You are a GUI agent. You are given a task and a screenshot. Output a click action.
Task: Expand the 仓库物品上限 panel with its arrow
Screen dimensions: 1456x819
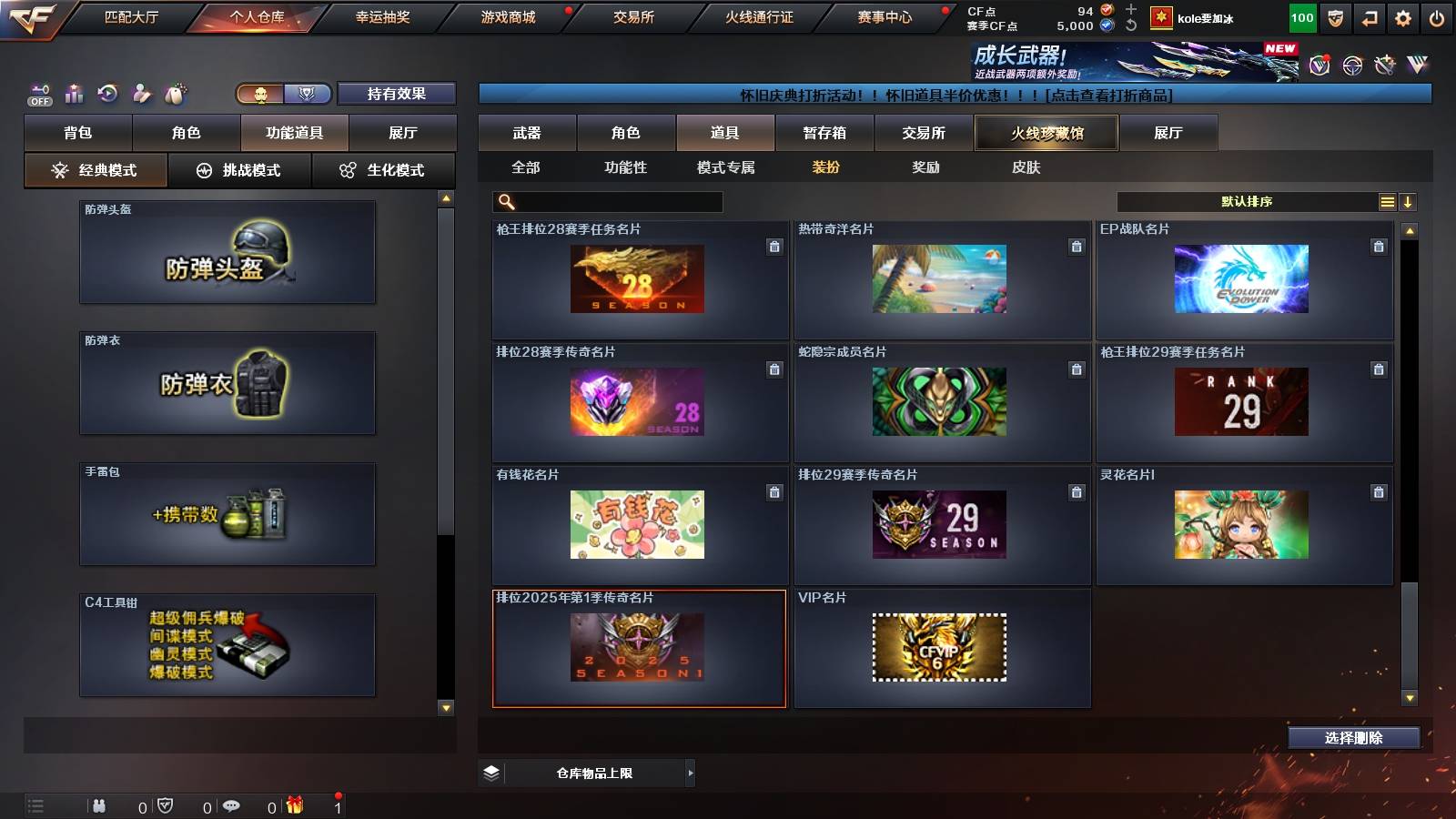pyautogui.click(x=688, y=772)
